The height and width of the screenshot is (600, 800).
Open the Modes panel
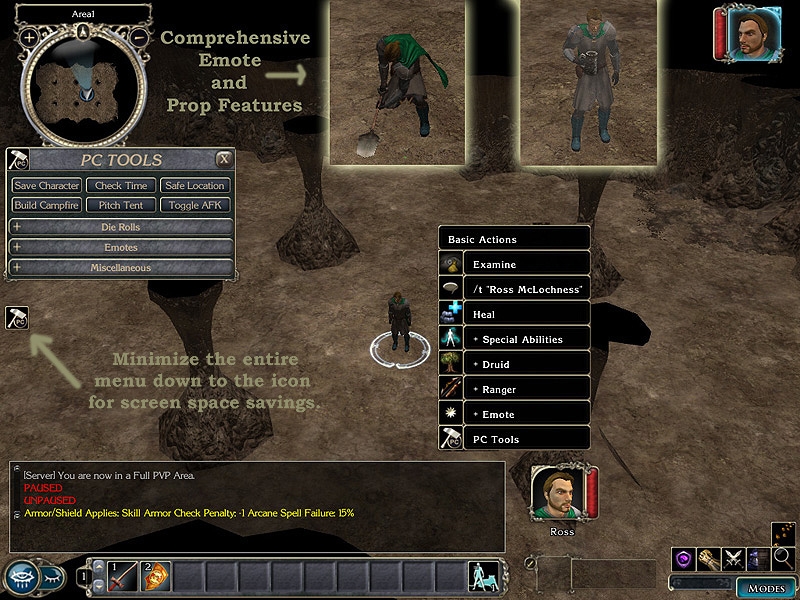pyautogui.click(x=766, y=587)
